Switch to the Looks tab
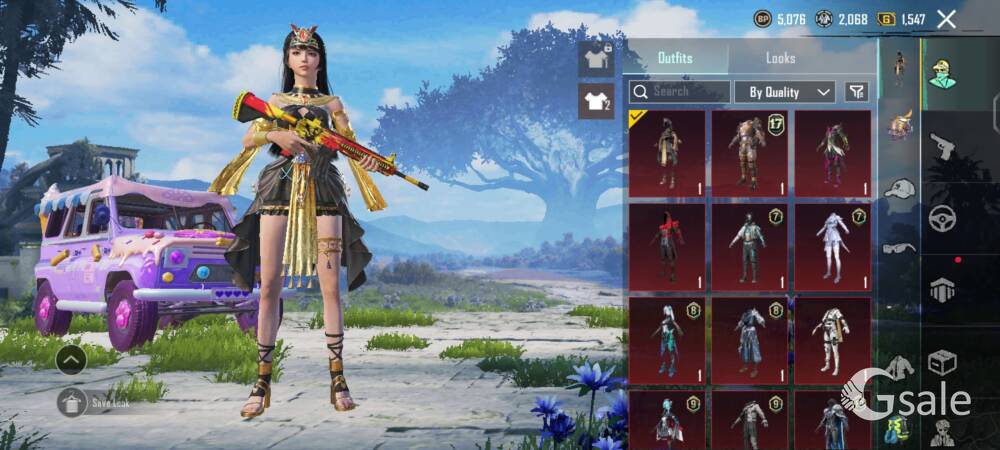1000x450 pixels. coord(780,58)
